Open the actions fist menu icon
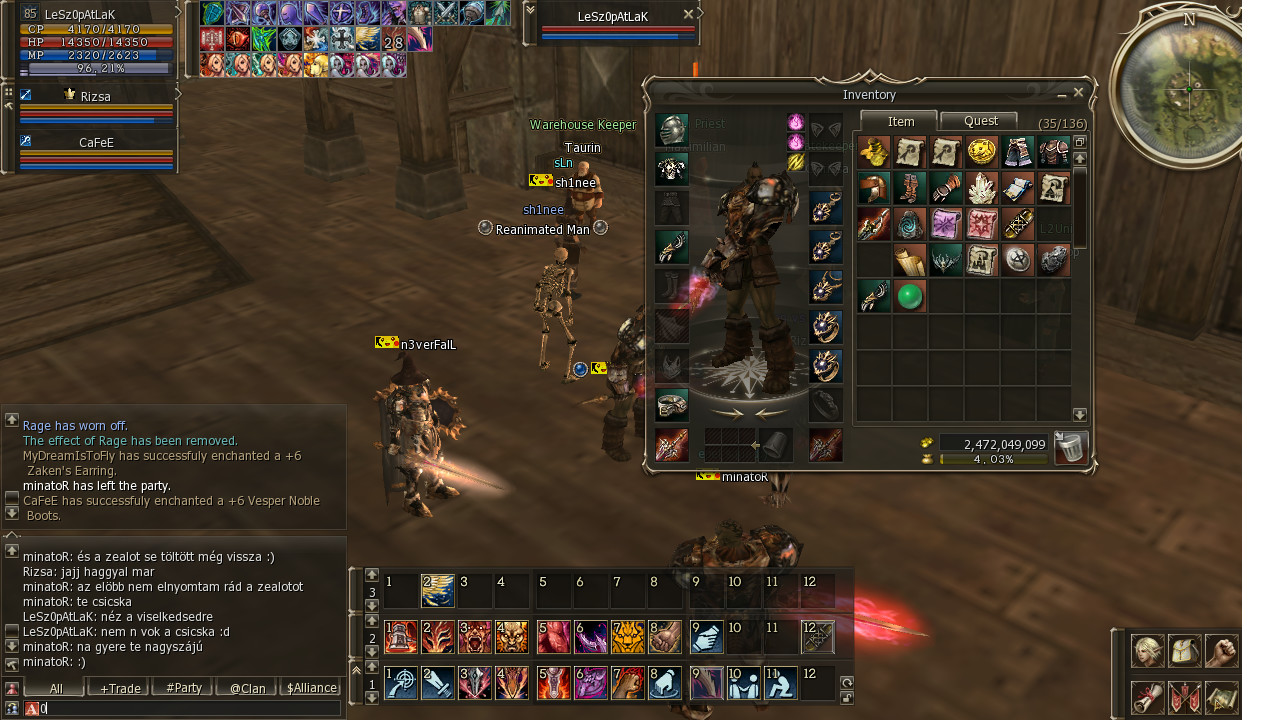 pos(1221,651)
